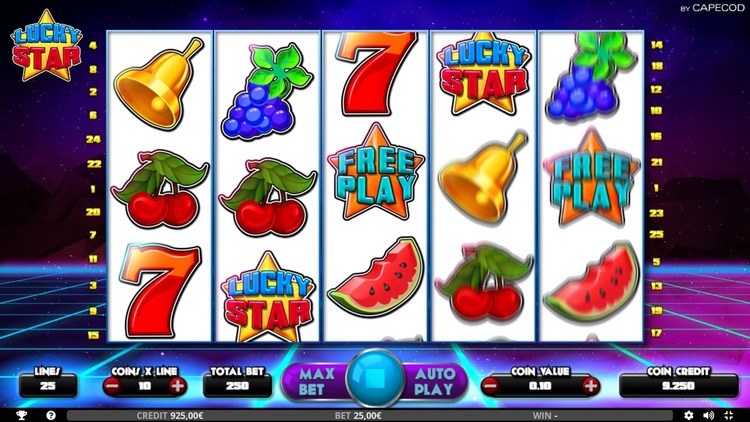Activate Auto Play
Screen dimensions: 750x422
434,380
